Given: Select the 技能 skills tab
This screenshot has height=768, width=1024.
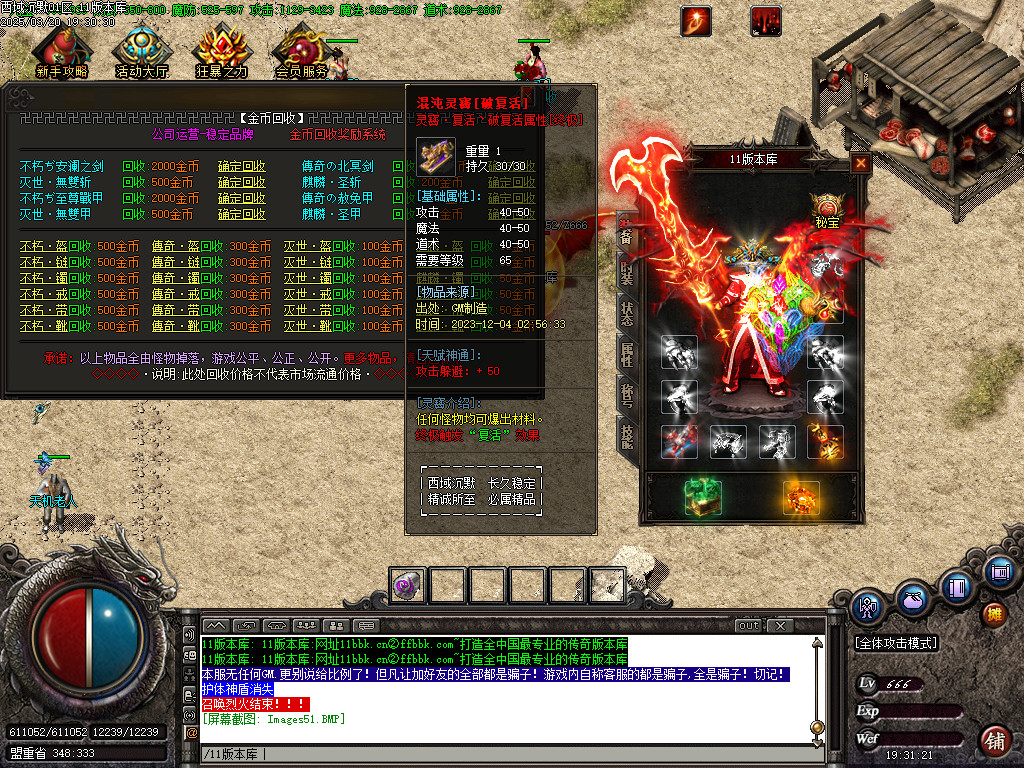Looking at the screenshot, I should tap(626, 436).
